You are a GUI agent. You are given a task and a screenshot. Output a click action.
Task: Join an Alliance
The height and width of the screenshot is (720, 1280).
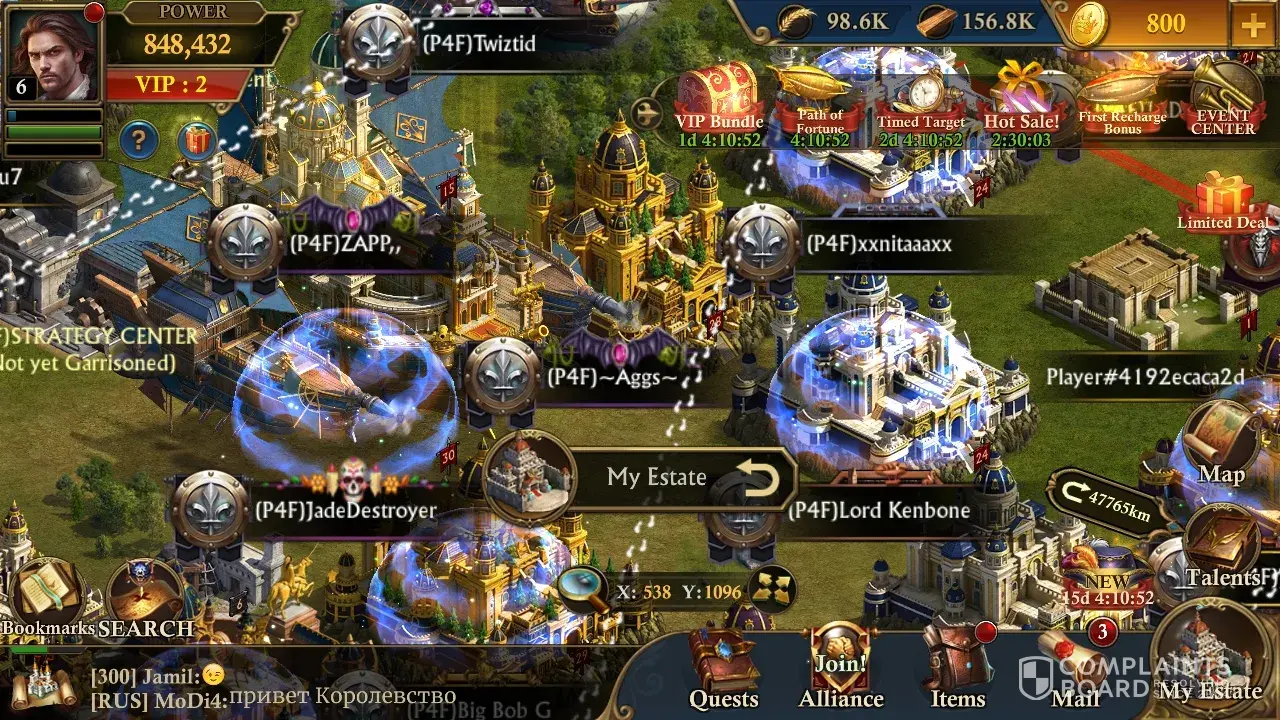[840, 668]
